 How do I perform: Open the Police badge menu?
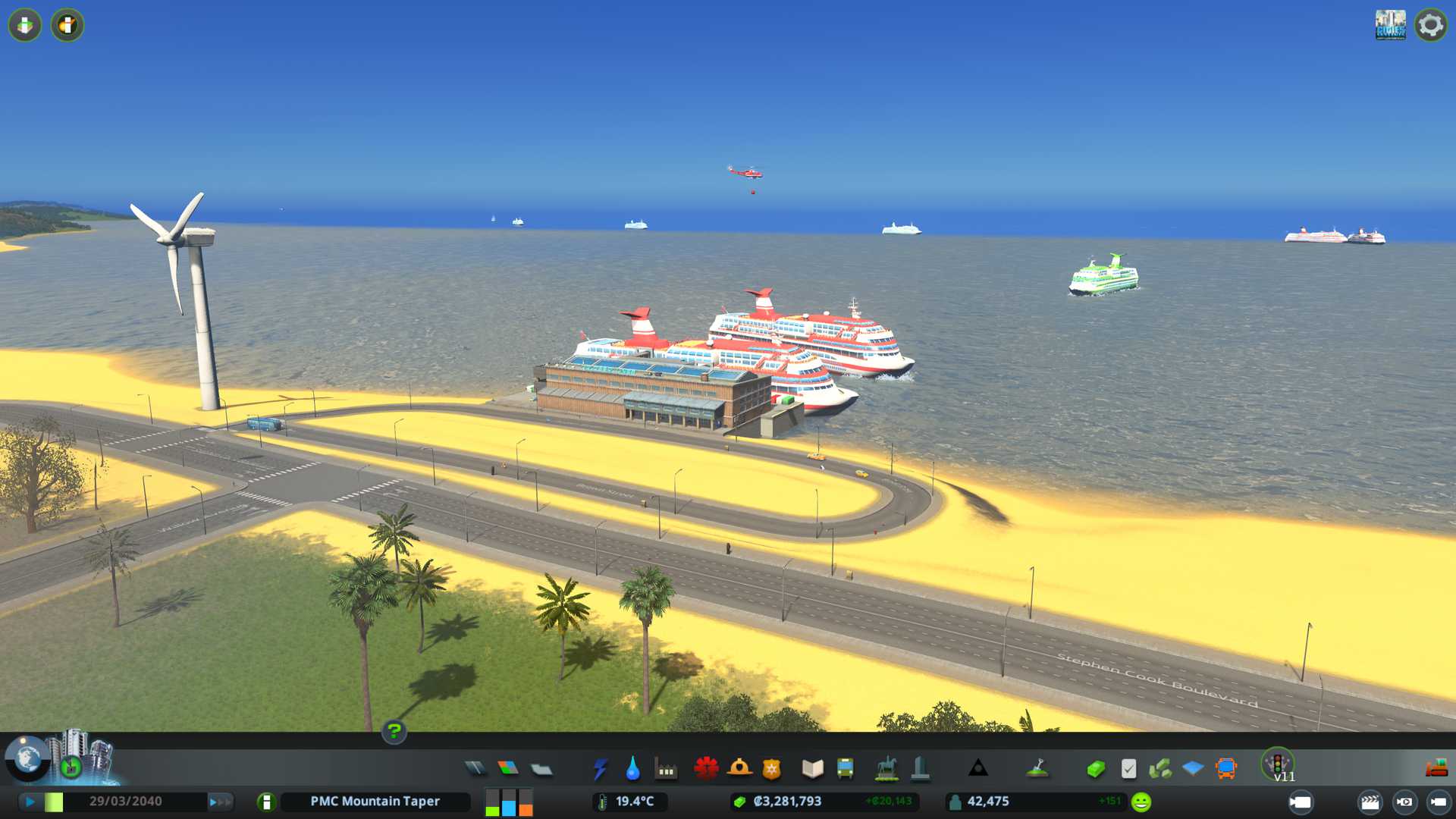(771, 769)
